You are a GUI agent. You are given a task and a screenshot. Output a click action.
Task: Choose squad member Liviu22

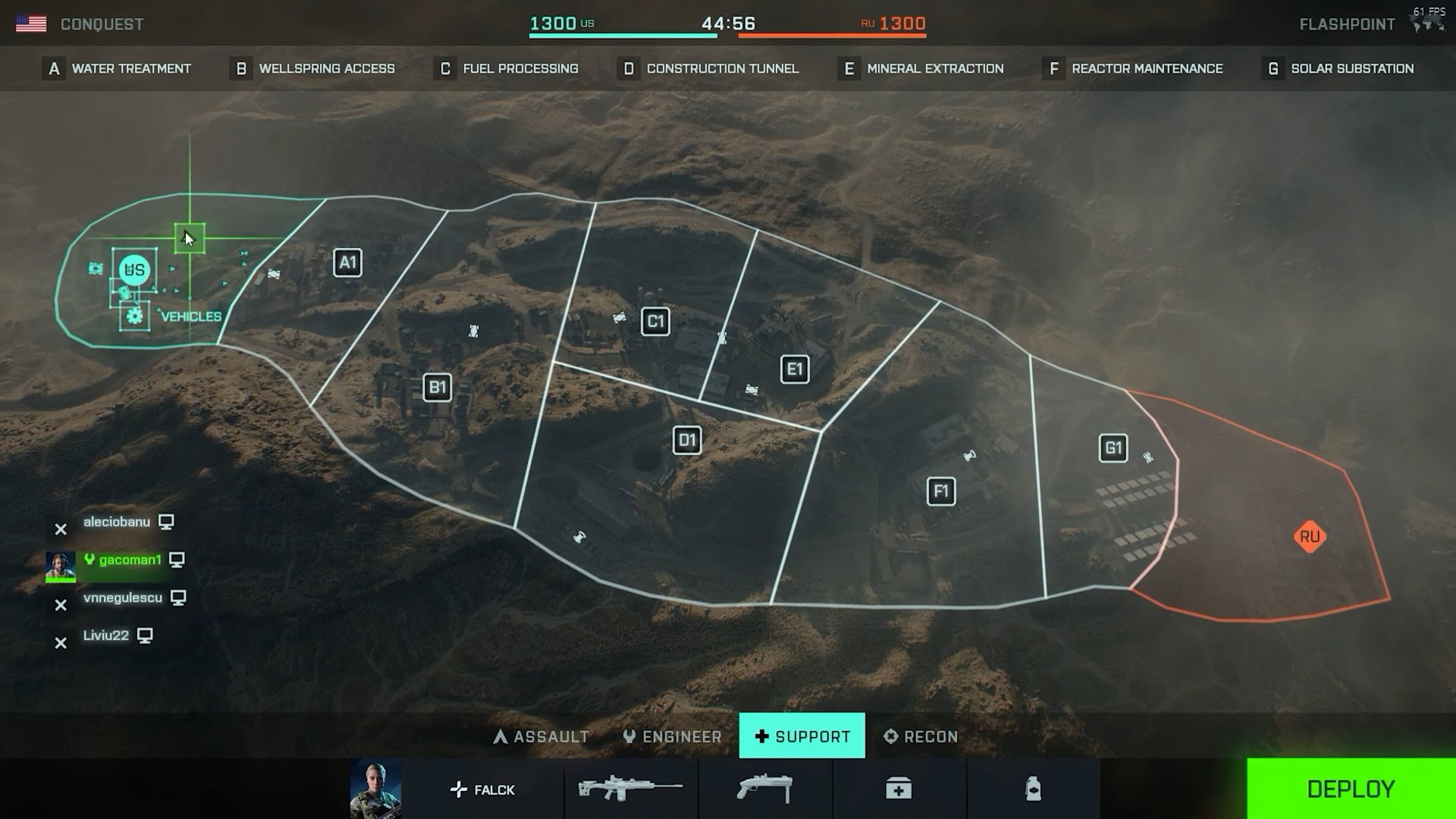tap(106, 635)
